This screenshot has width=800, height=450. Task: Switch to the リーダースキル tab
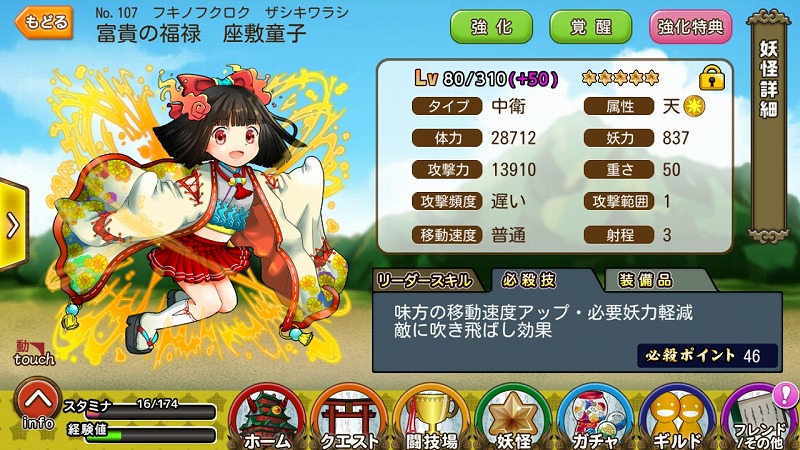pos(427,279)
